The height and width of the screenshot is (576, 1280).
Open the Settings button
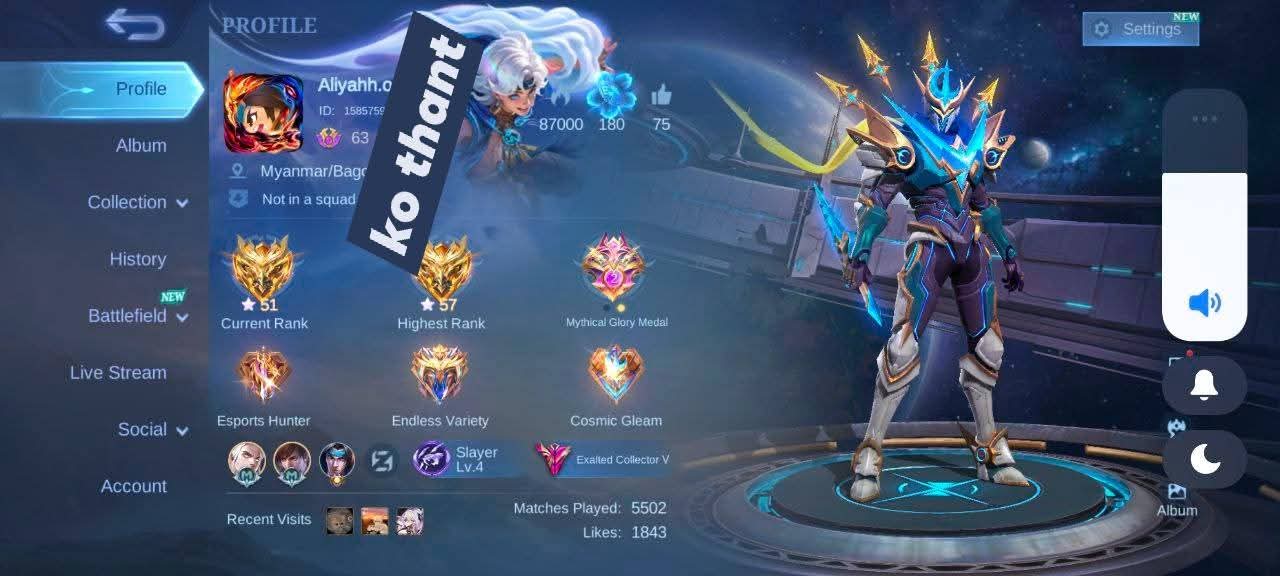point(1140,29)
